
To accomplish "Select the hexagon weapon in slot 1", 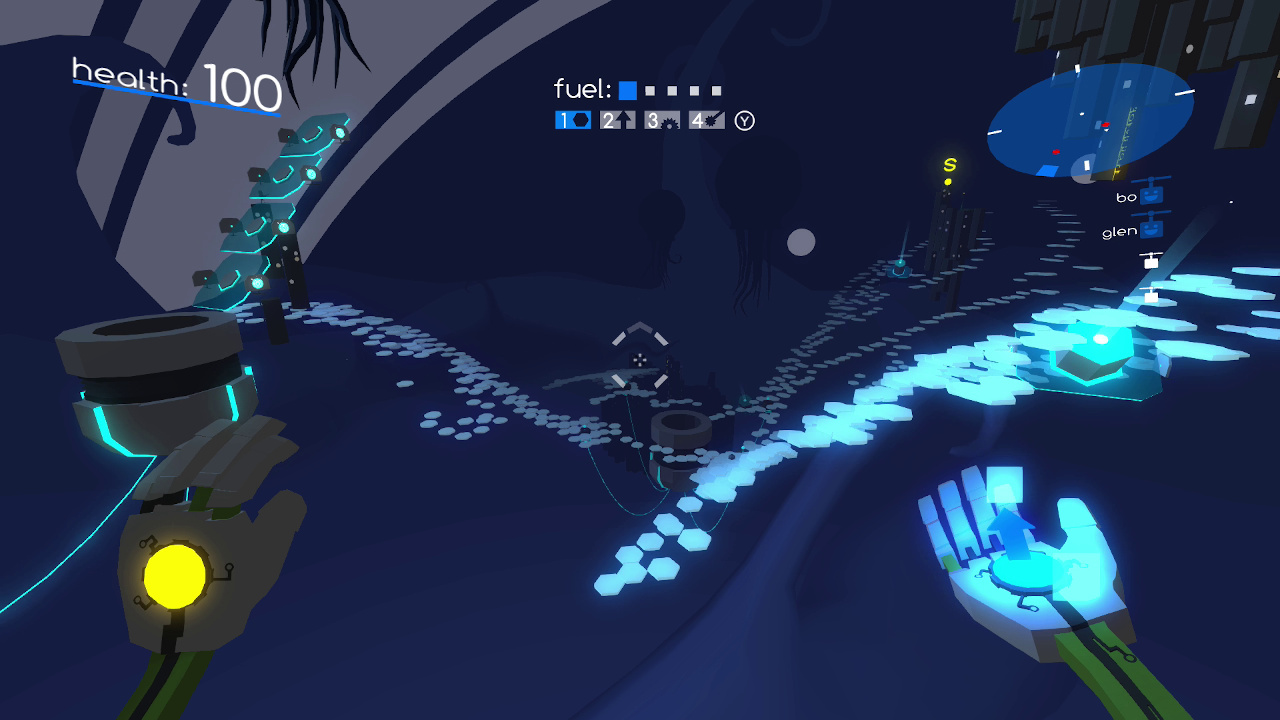I will coord(573,120).
